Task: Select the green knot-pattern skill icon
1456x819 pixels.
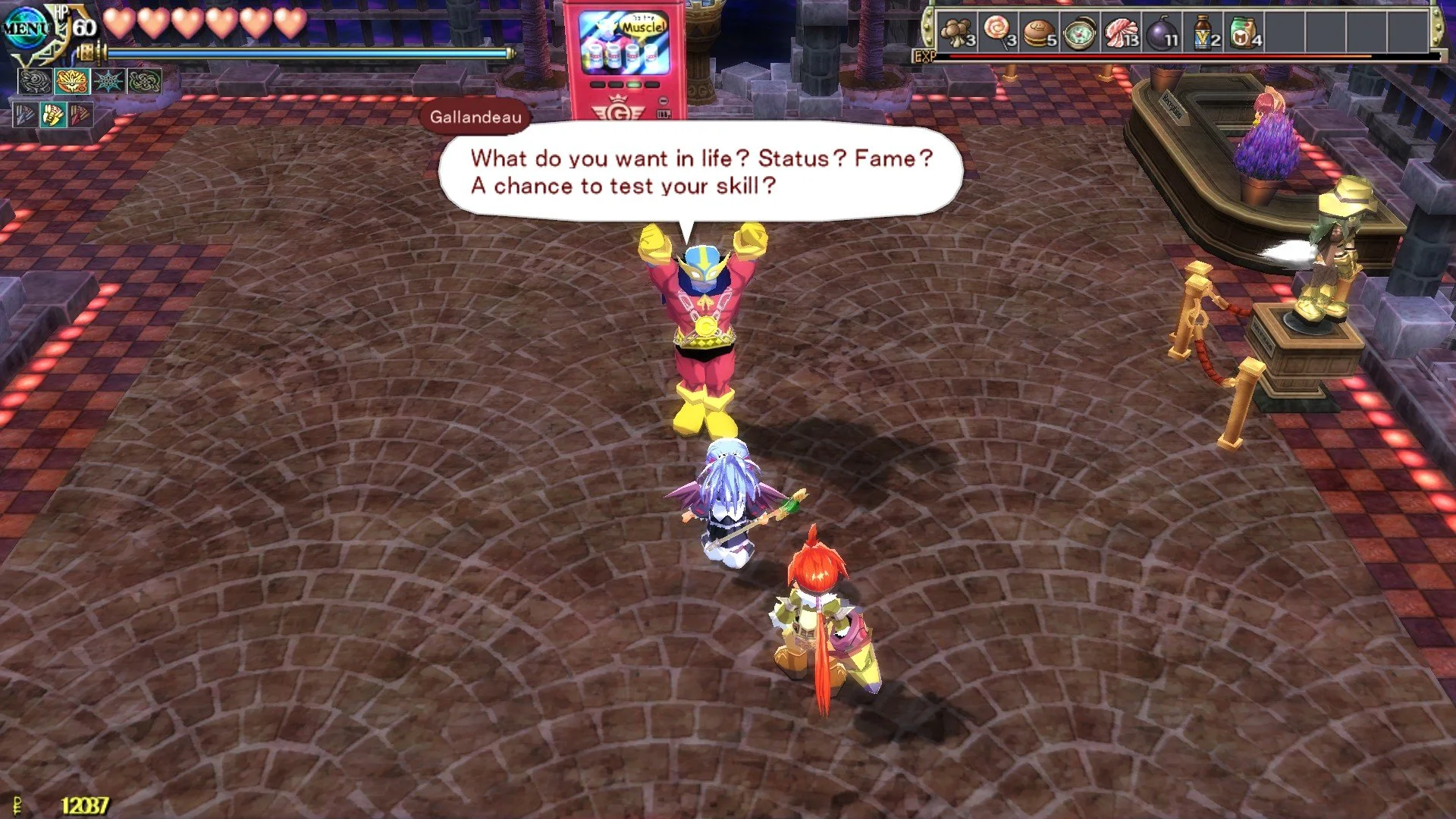Action: [x=144, y=81]
